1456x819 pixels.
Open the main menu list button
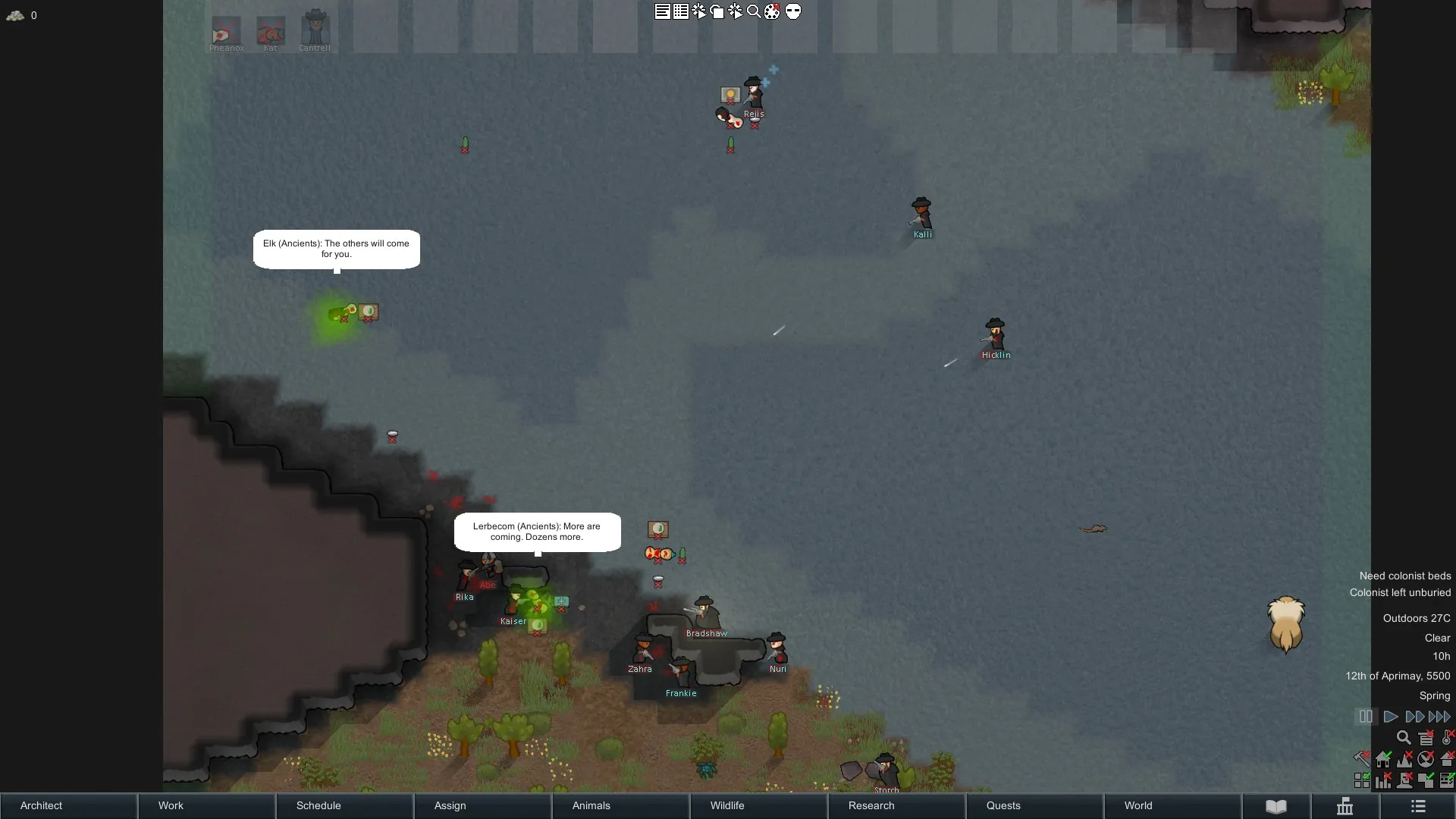point(1418,806)
